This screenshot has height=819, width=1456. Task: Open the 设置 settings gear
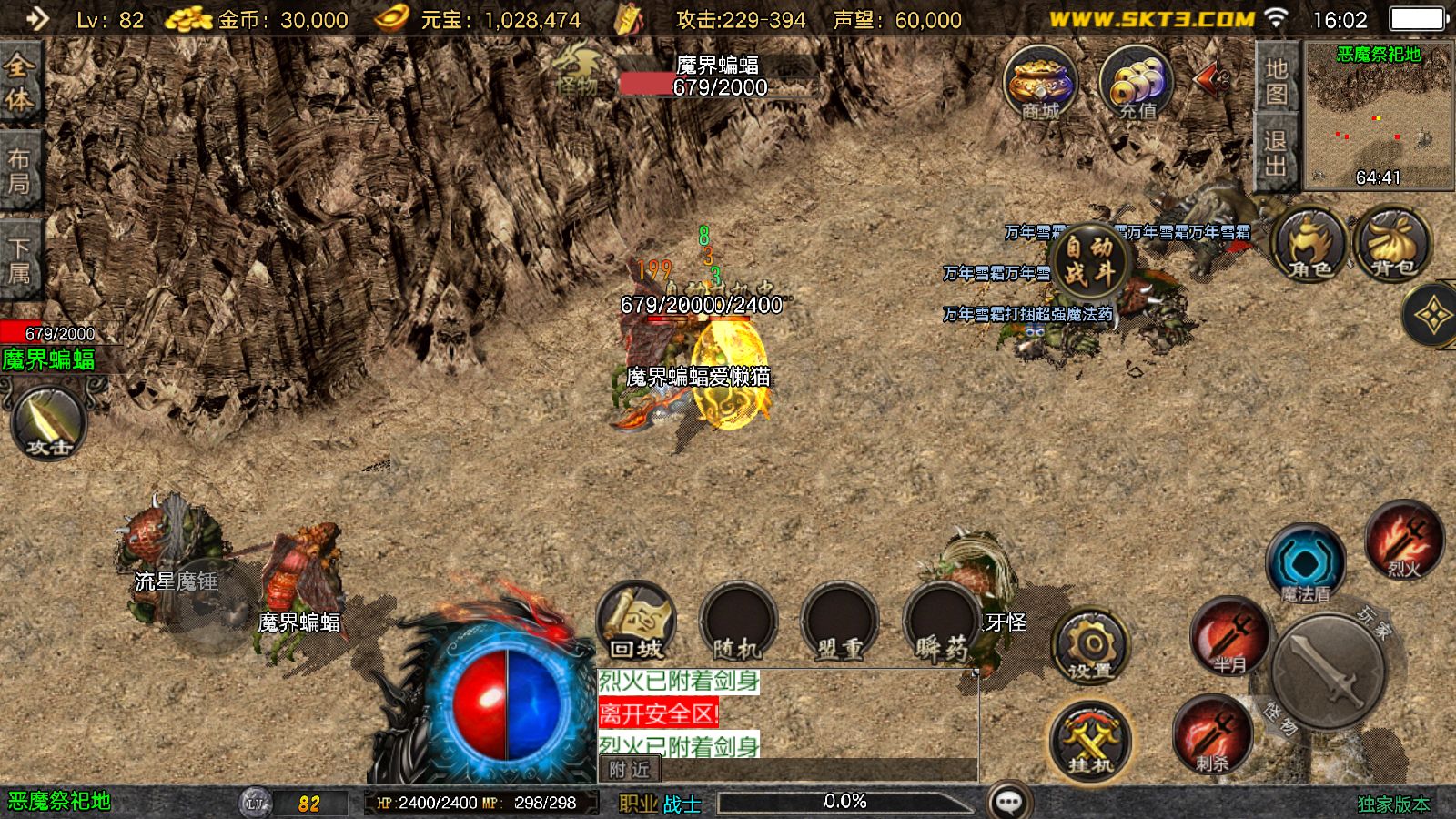[1089, 647]
